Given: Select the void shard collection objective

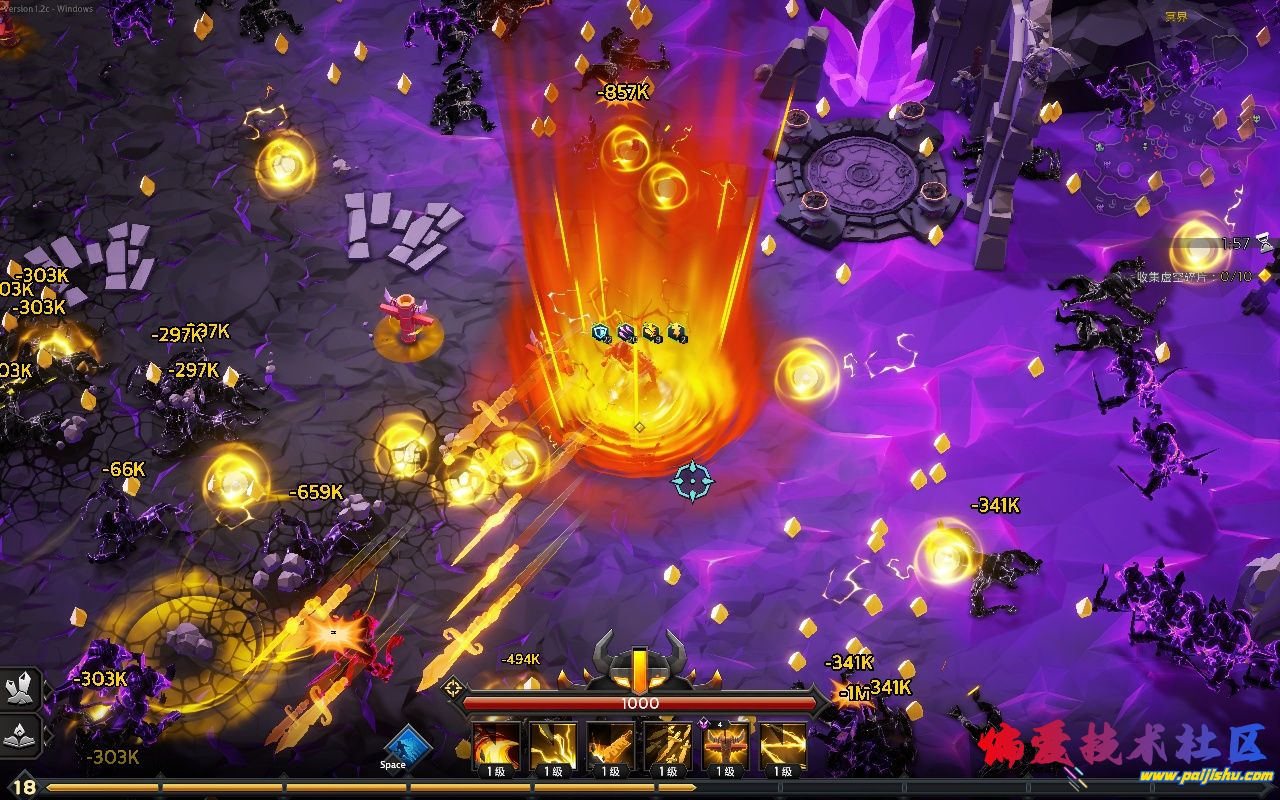Looking at the screenshot, I should coord(1193,276).
